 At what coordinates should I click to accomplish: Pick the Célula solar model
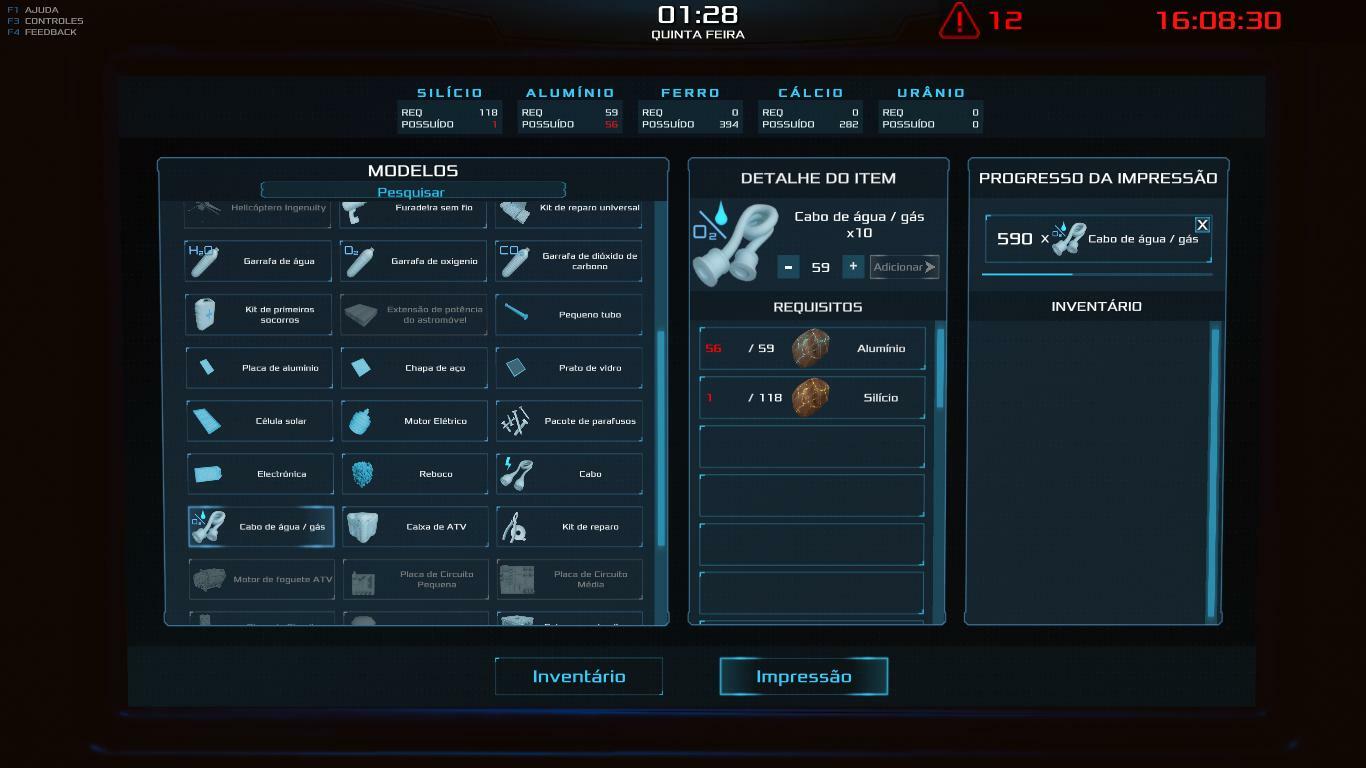point(260,421)
